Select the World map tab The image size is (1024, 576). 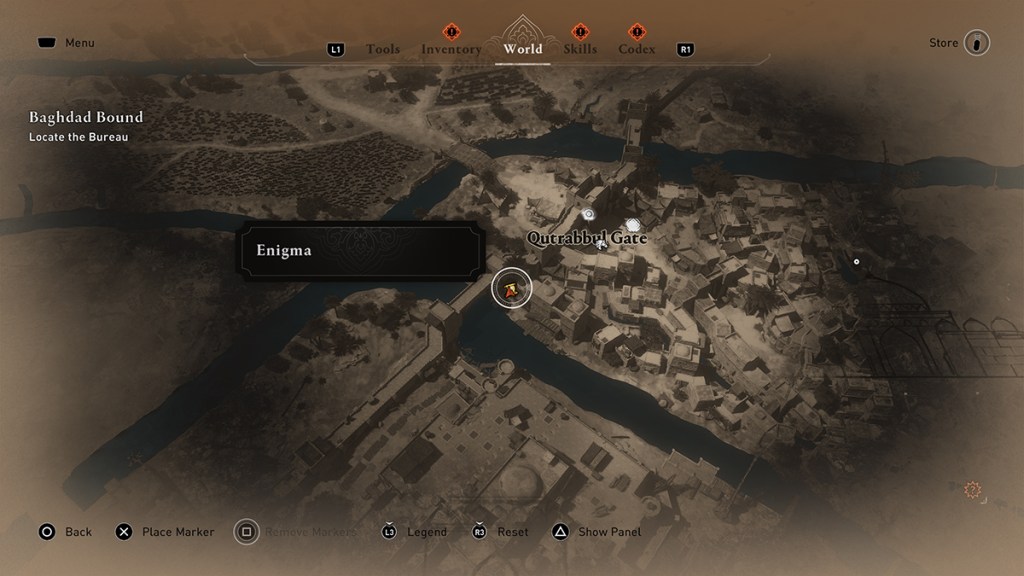(523, 48)
